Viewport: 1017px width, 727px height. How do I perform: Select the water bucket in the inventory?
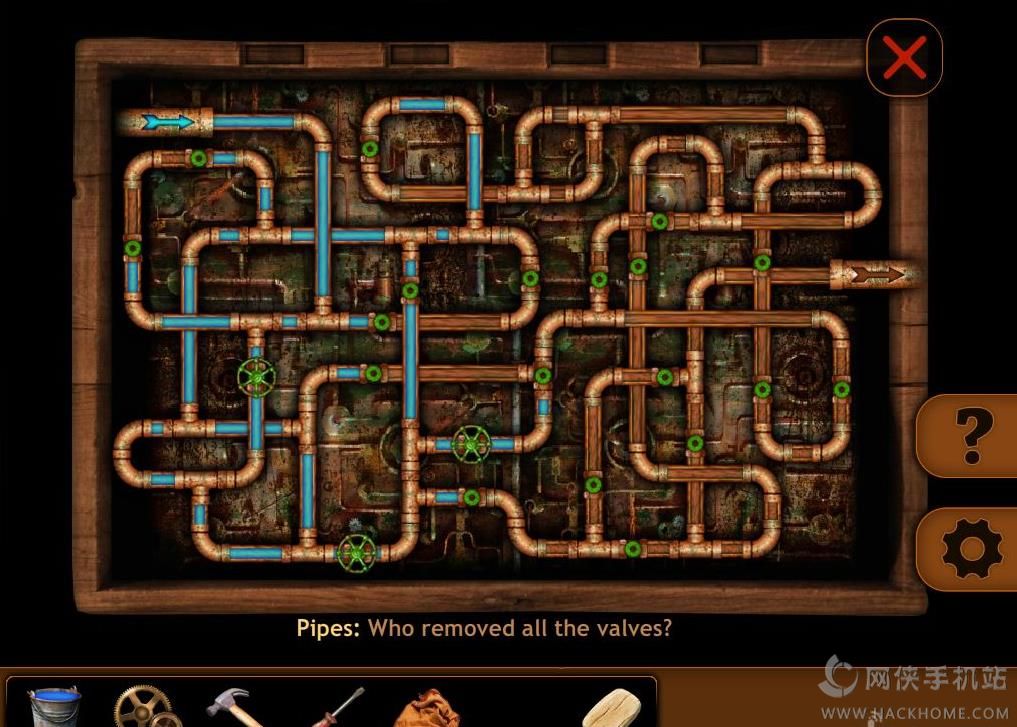pos(54,707)
